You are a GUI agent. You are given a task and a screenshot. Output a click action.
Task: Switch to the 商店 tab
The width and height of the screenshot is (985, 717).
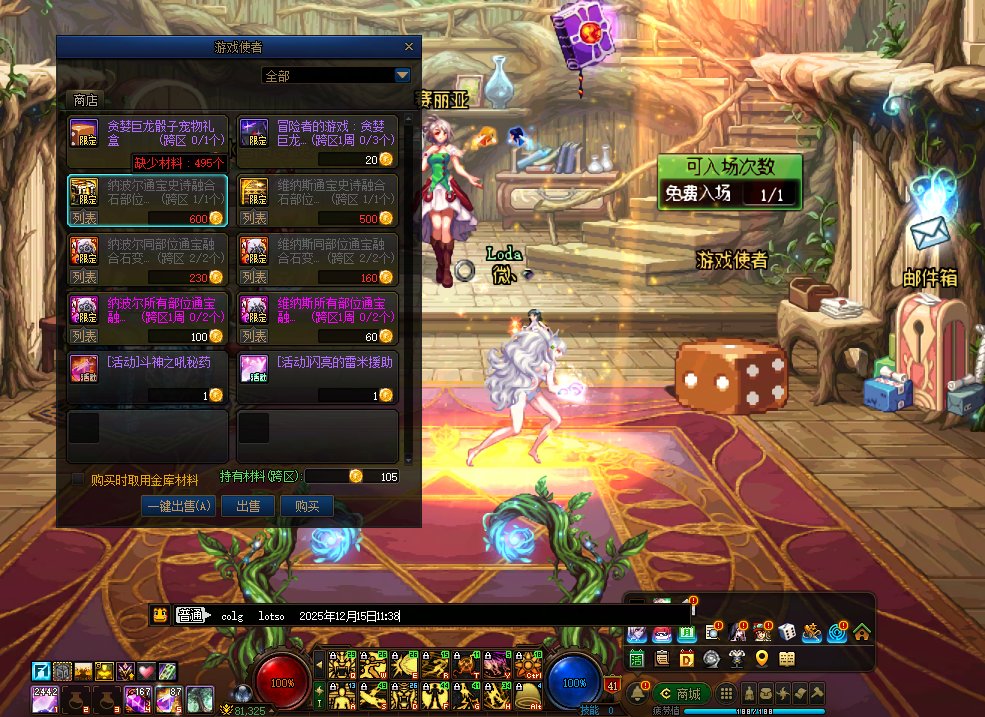coord(86,100)
